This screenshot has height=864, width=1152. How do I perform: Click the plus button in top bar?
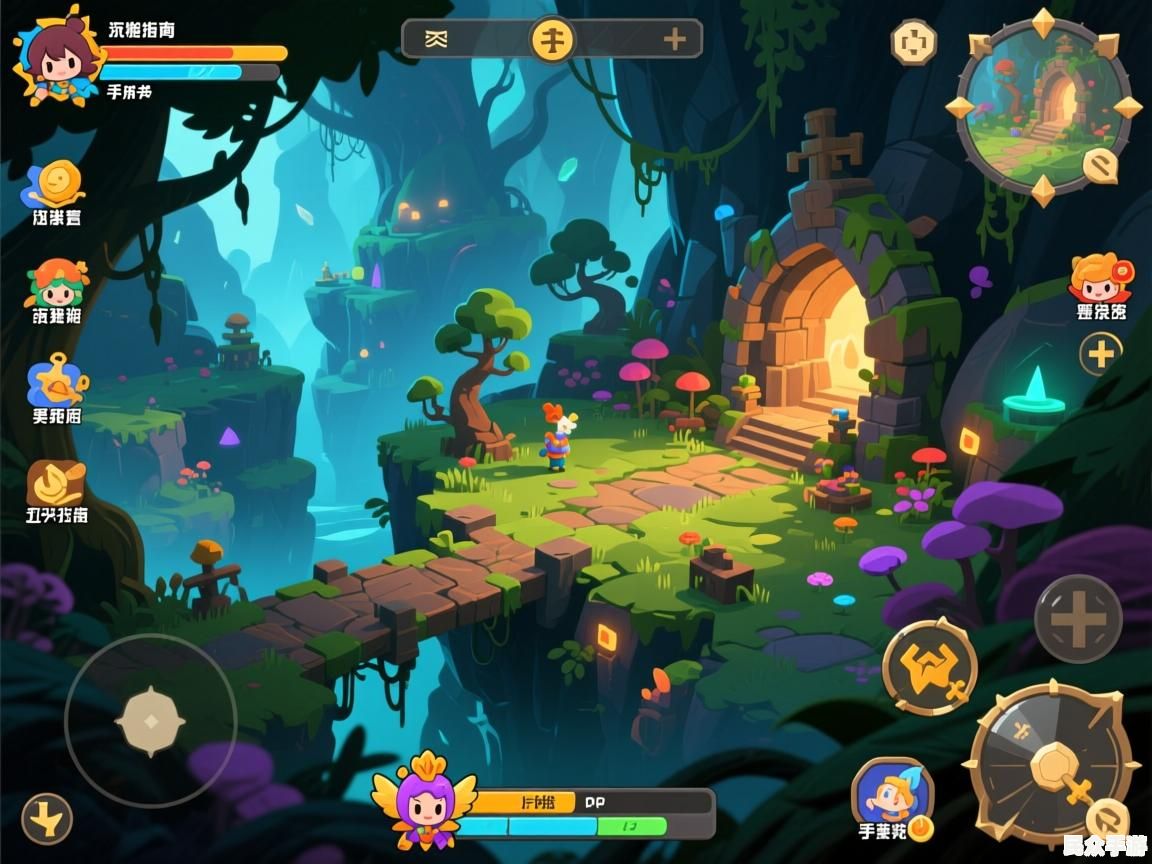(675, 39)
